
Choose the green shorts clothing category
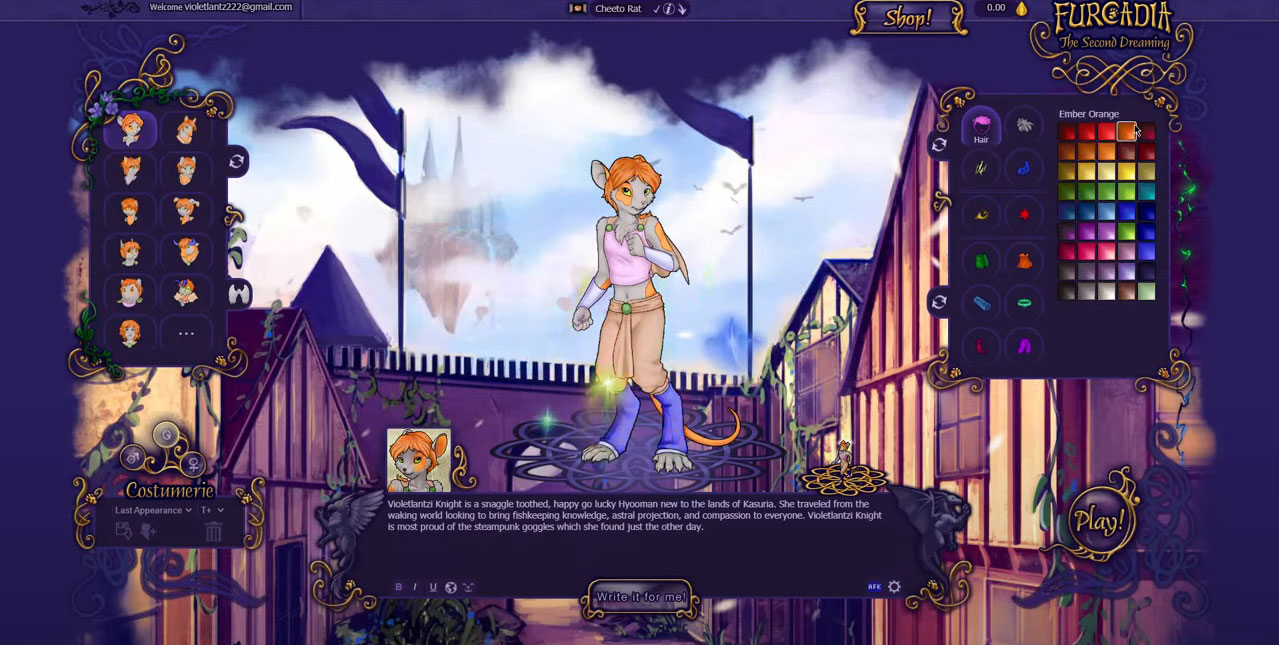[981, 262]
